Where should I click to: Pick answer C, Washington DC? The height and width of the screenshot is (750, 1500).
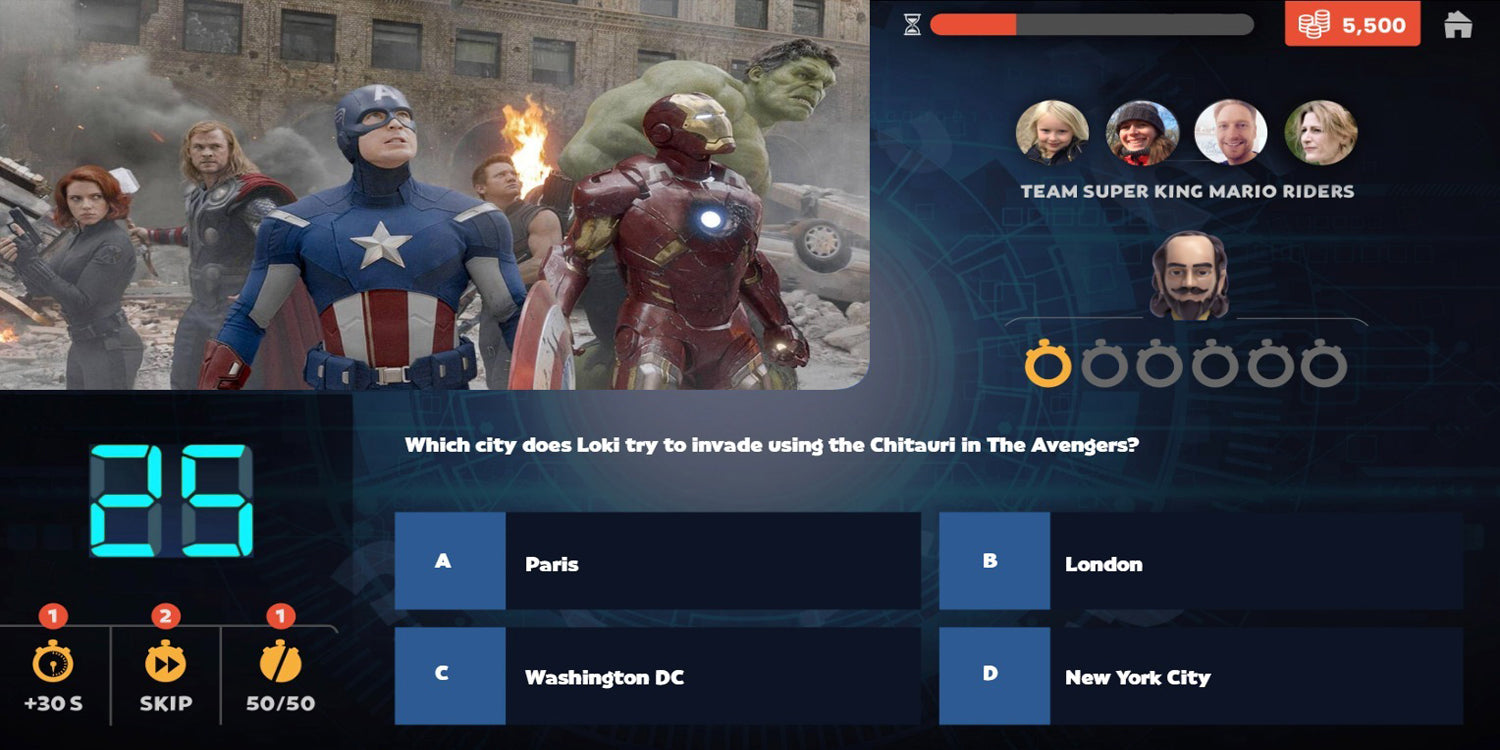coord(657,676)
